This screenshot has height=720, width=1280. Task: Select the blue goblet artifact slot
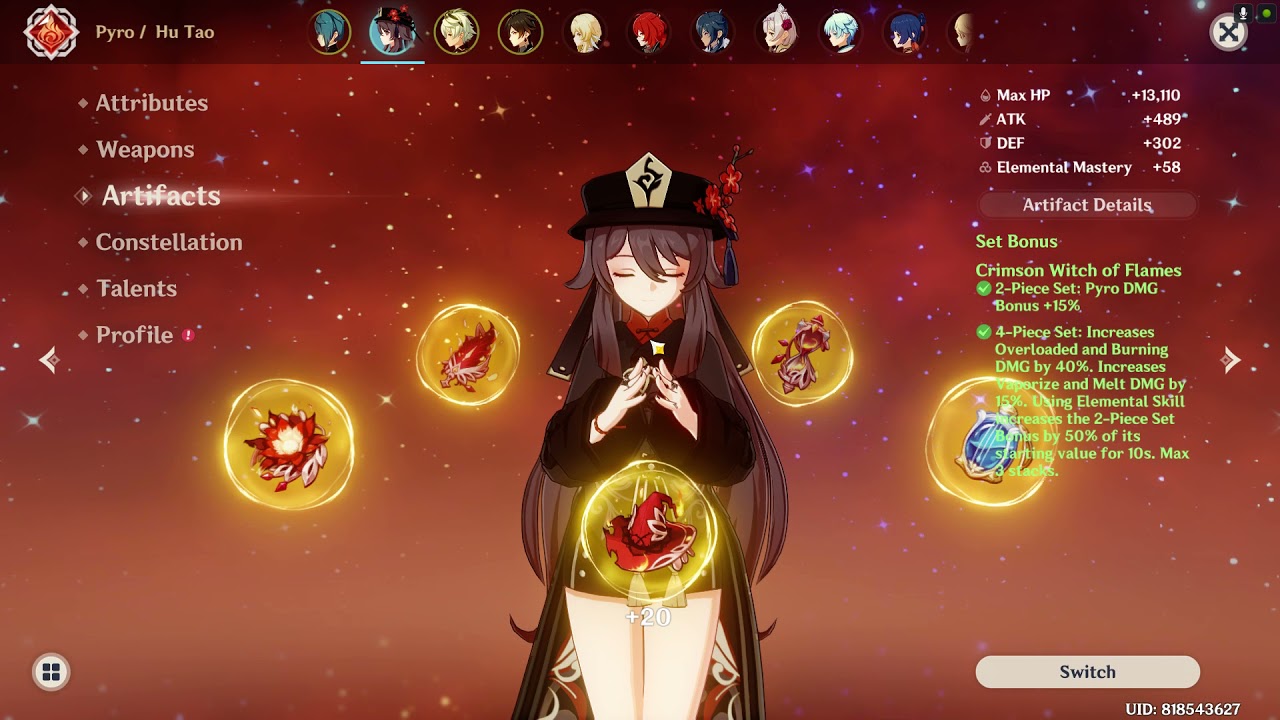click(x=985, y=443)
